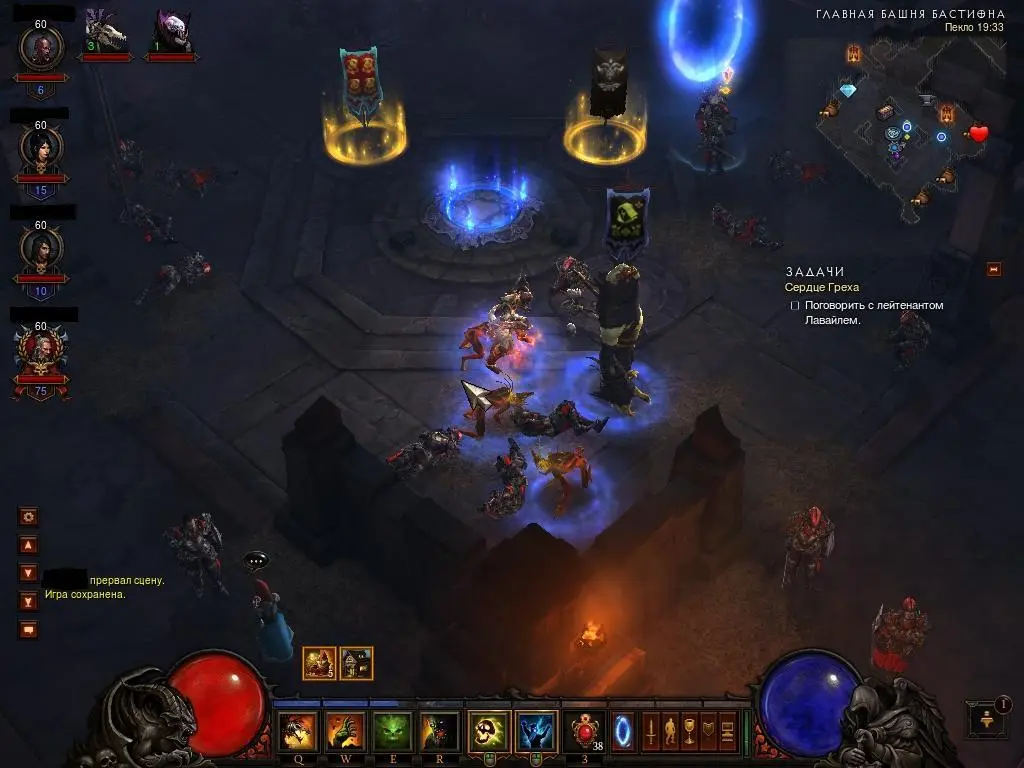The height and width of the screenshot is (768, 1024).
Task: Open chat settings gear button
Action: coord(29,517)
